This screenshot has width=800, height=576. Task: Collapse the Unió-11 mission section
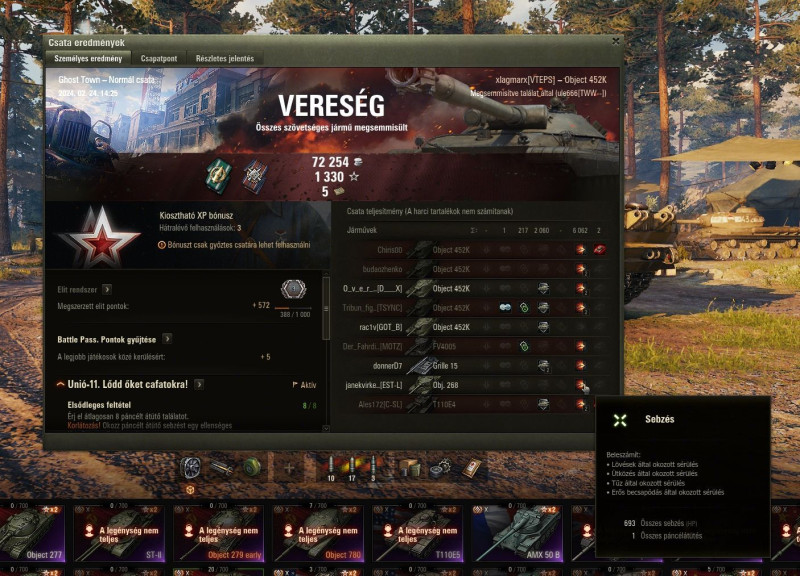(61, 384)
